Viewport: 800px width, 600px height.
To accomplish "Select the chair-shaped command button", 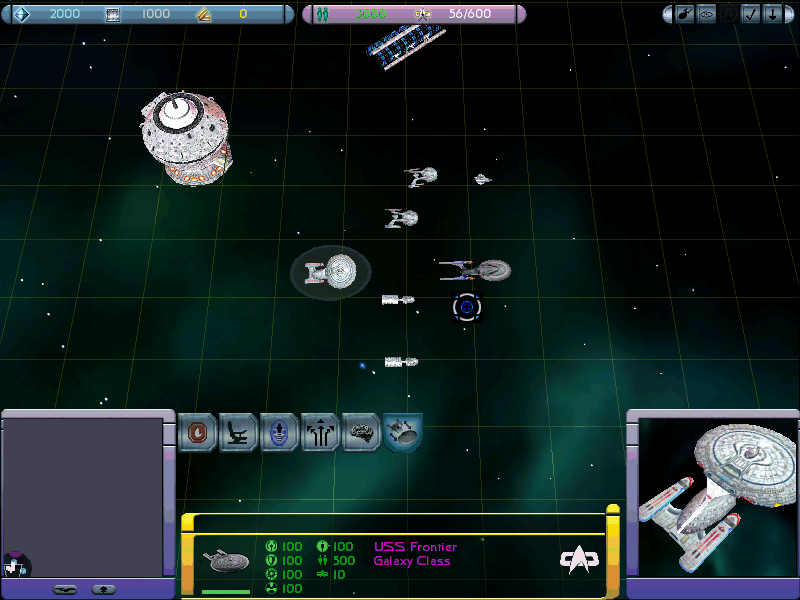I will [x=239, y=433].
